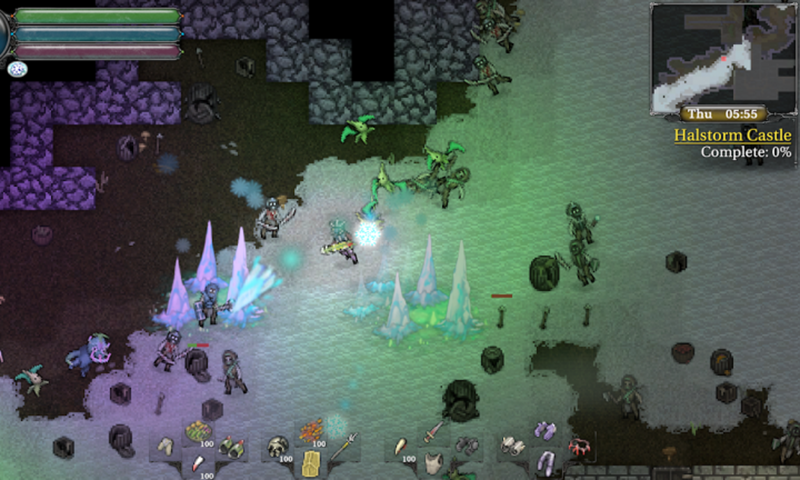The image size is (800, 480).
Task: Select the food bowl hotbar slot
Action: tap(197, 431)
